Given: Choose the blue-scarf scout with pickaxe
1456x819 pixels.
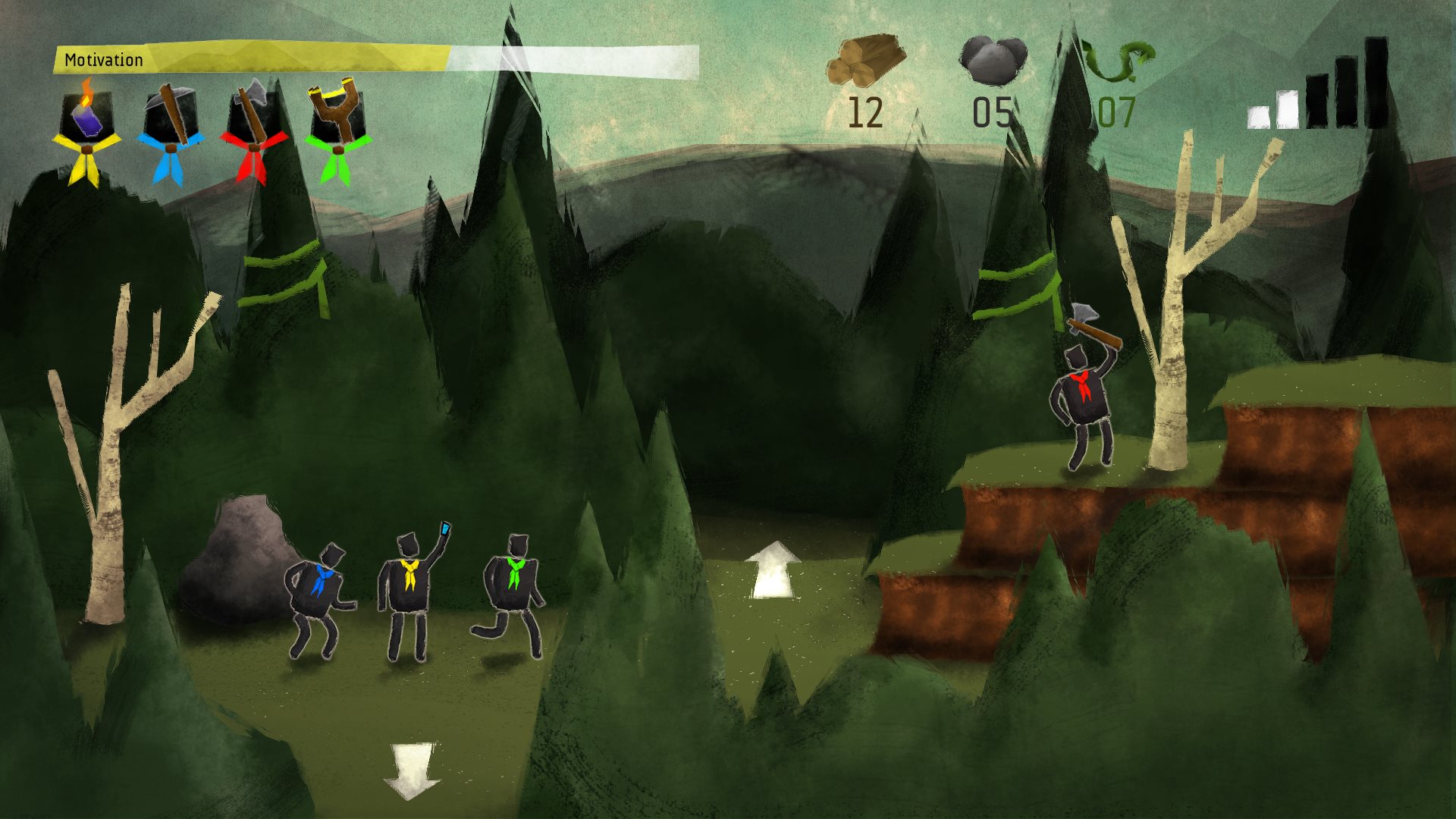Looking at the screenshot, I should [171, 129].
